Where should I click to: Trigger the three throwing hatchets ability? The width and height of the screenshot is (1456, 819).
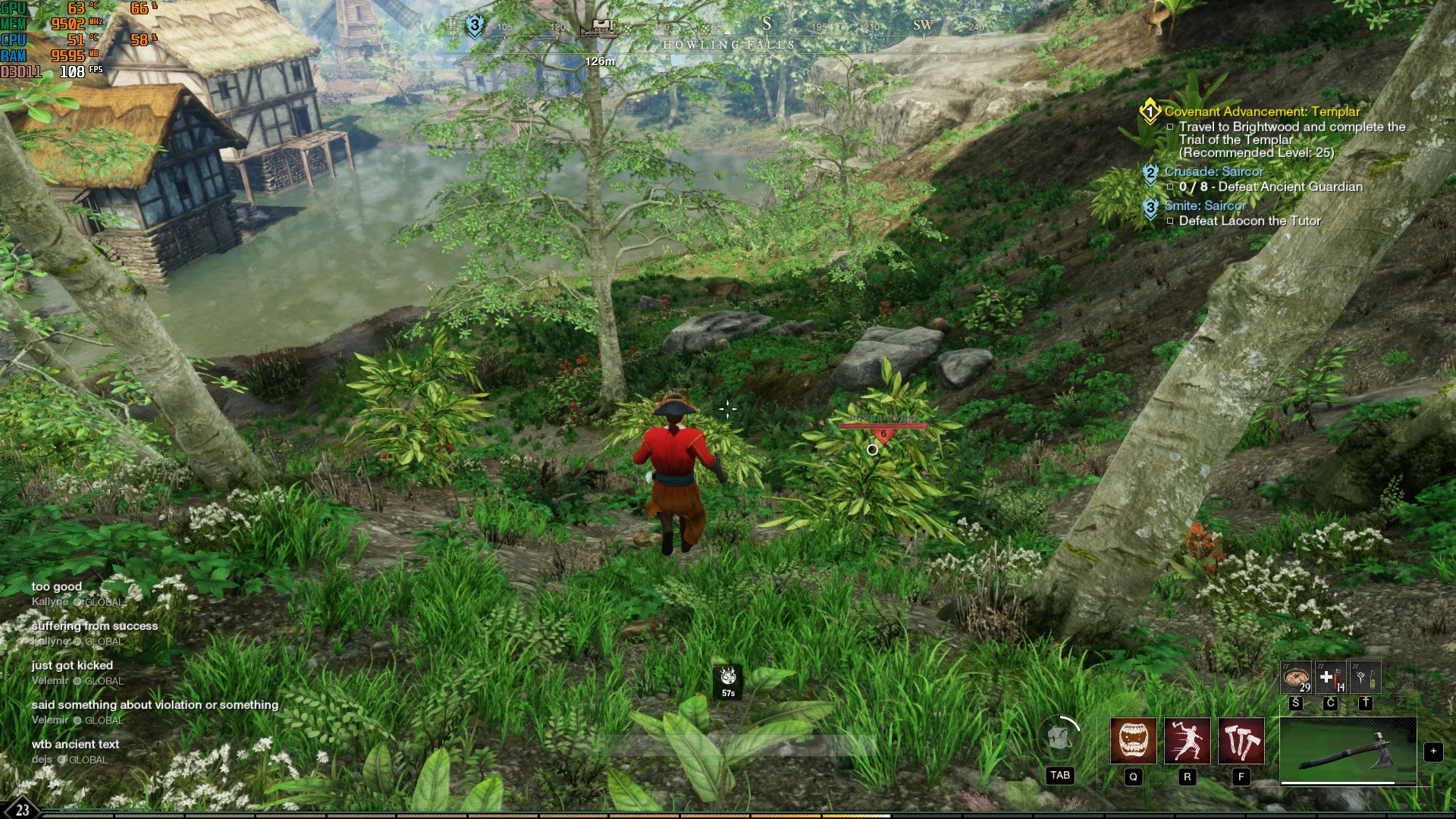click(x=1241, y=740)
